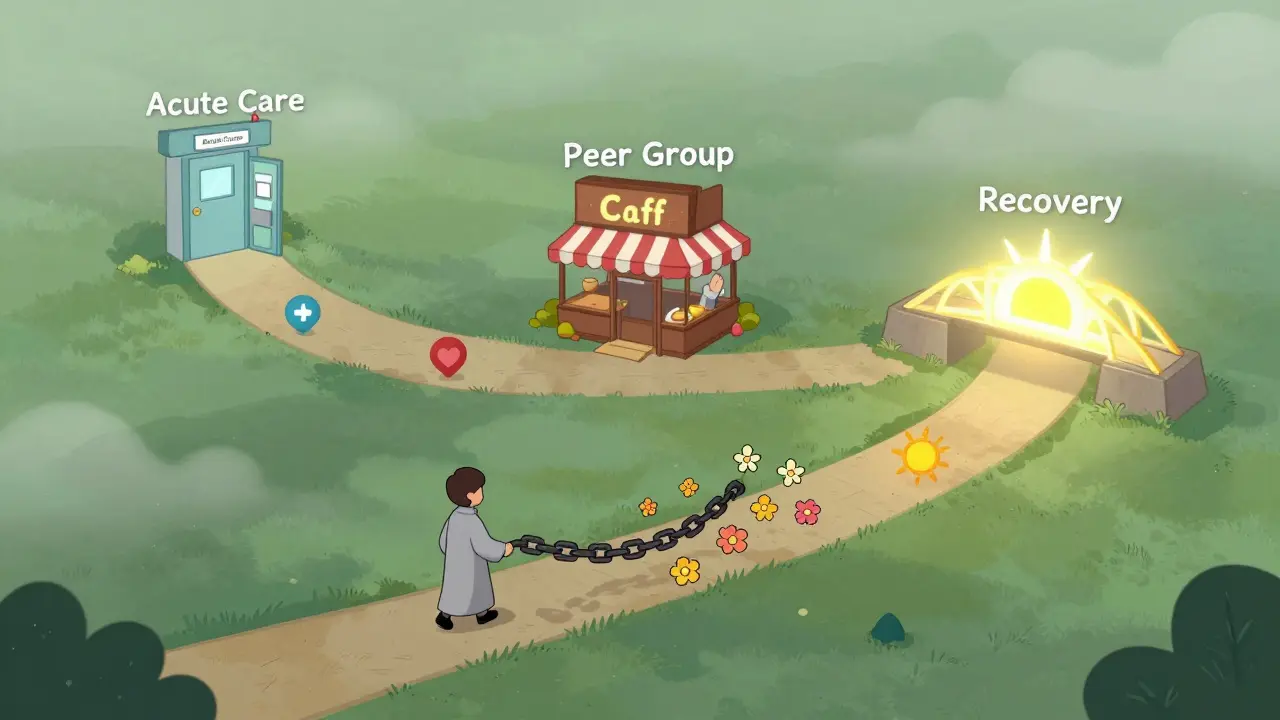Go to the Recovery location label

point(1049,201)
